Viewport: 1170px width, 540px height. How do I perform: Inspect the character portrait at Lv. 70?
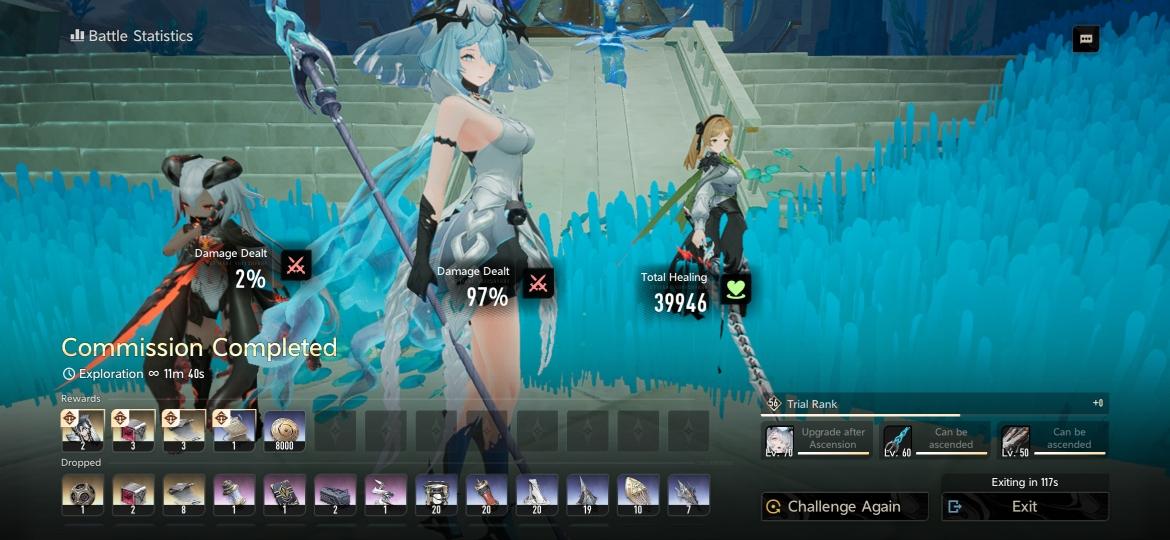click(x=780, y=440)
